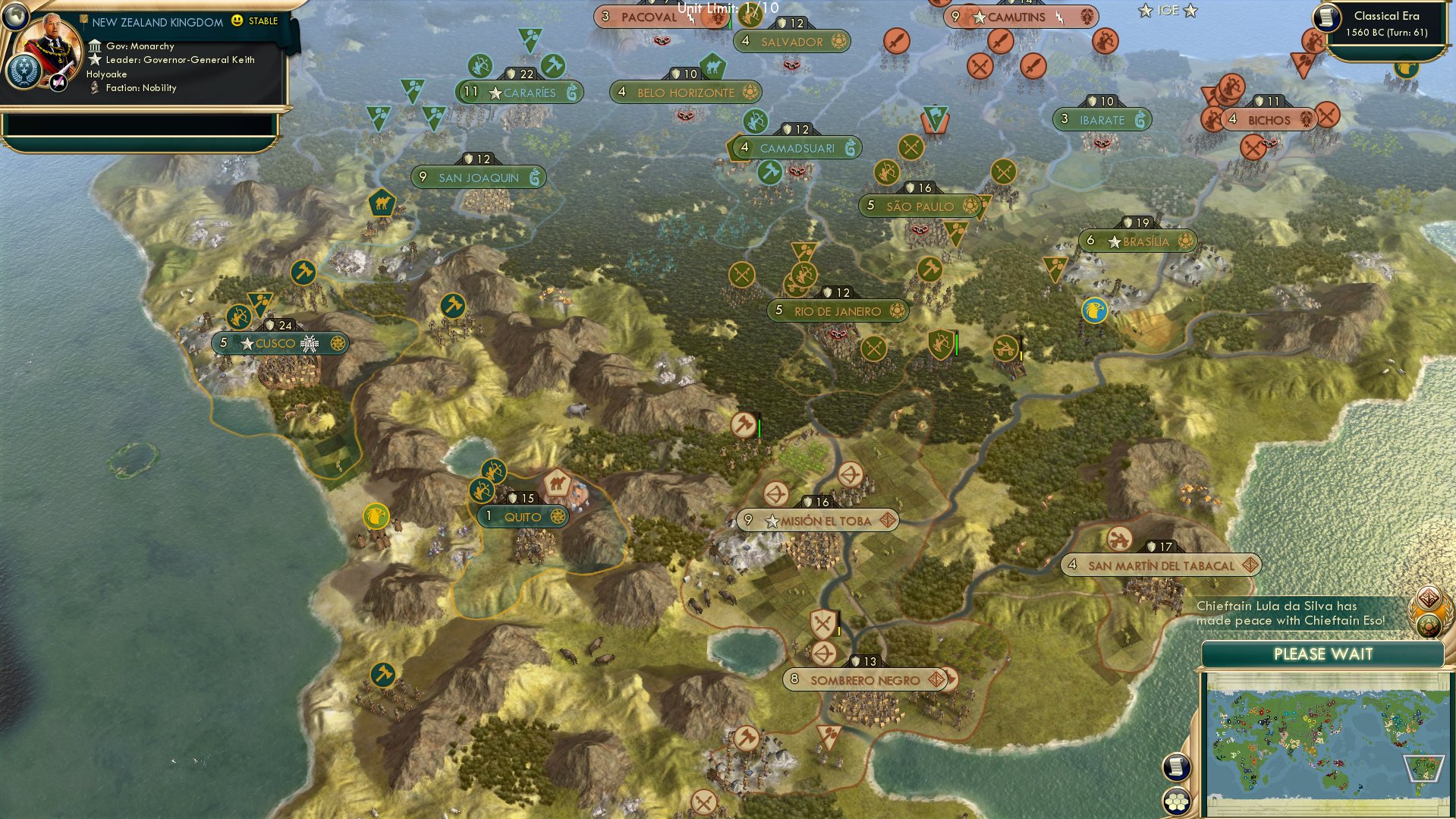The height and width of the screenshot is (819, 1456).
Task: Click the sun icon beside Rio de Janeiro's banner
Action: coord(899,311)
